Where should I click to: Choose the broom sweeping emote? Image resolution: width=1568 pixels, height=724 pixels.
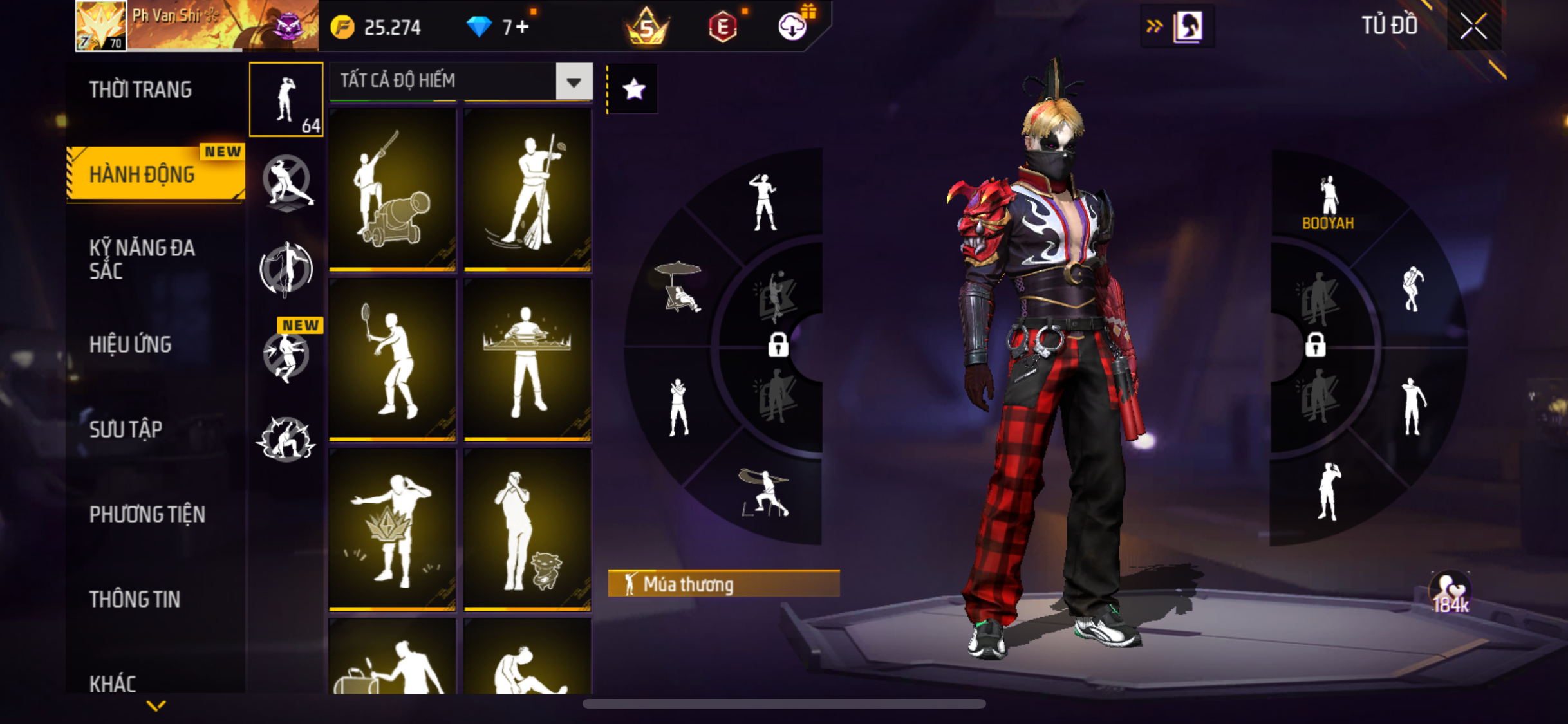(x=528, y=189)
